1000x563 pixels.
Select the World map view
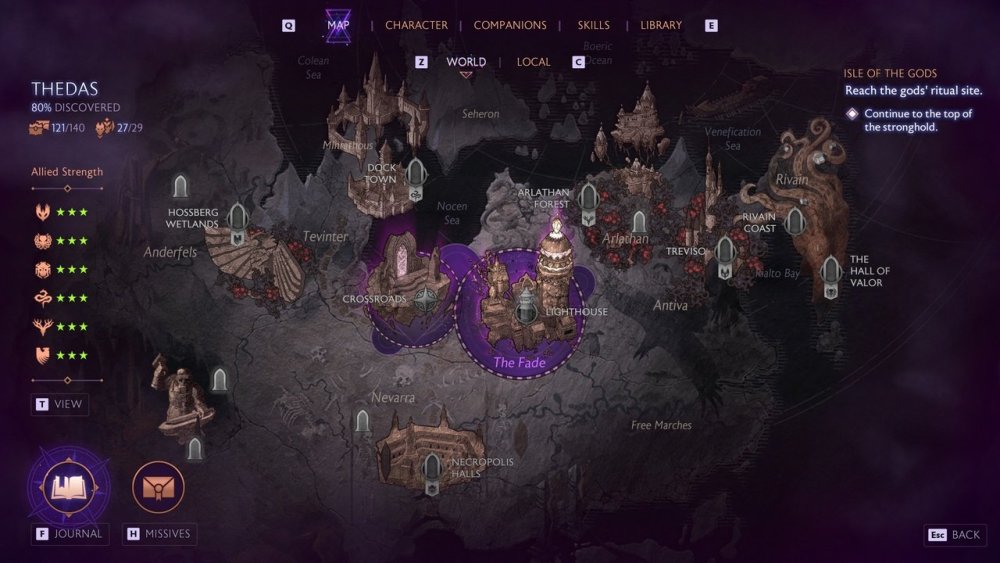point(466,62)
